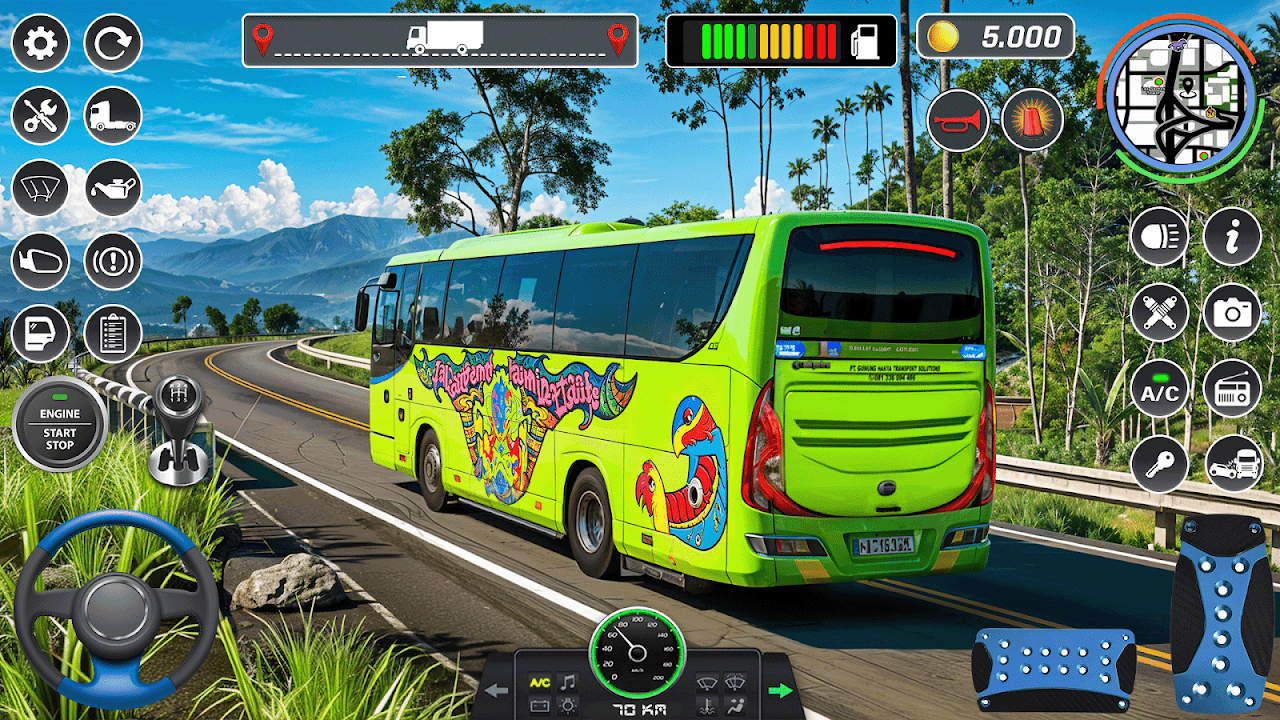Show the info button
The image size is (1280, 720).
1232,237
